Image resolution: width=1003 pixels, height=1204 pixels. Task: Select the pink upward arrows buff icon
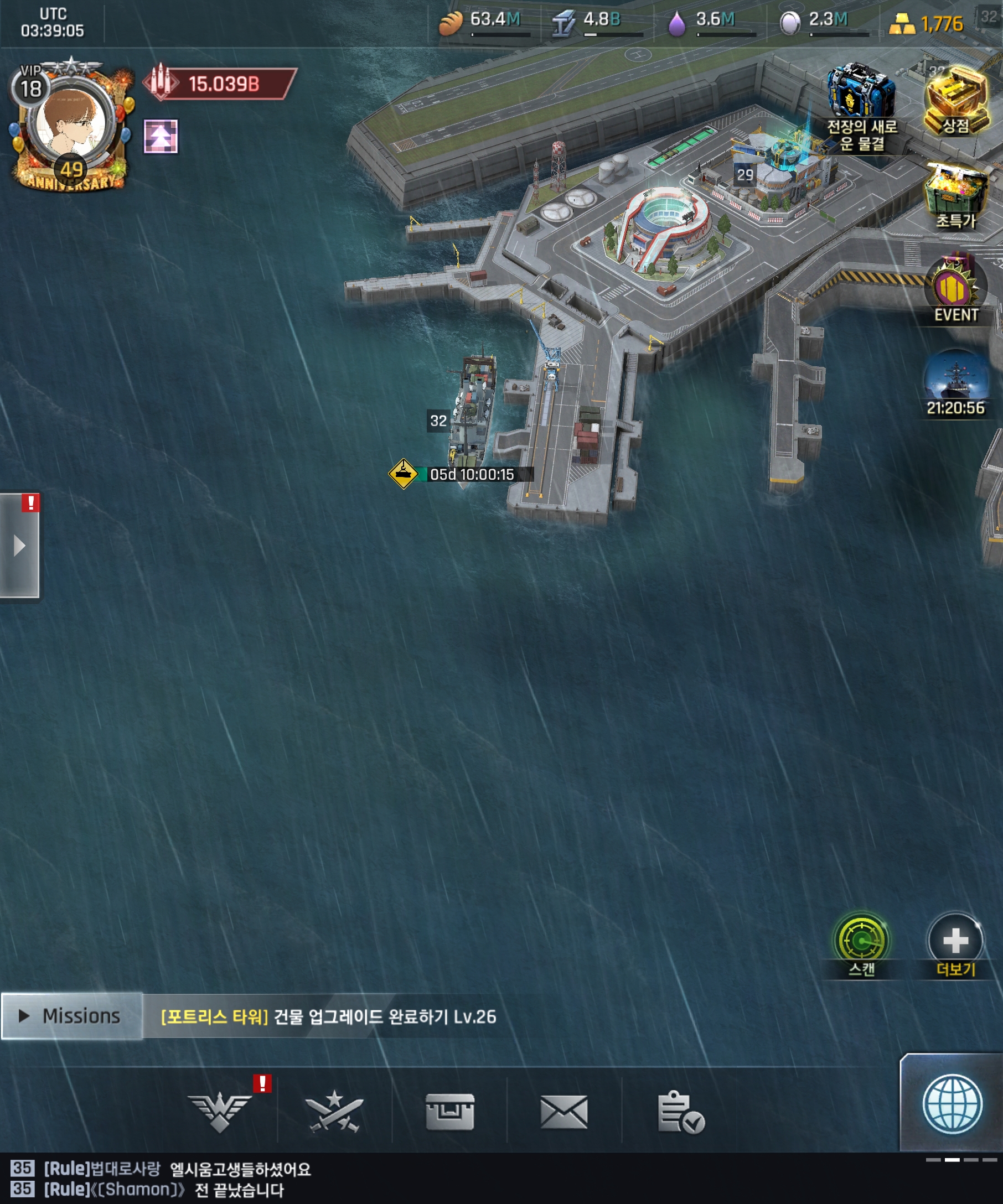pyautogui.click(x=161, y=137)
